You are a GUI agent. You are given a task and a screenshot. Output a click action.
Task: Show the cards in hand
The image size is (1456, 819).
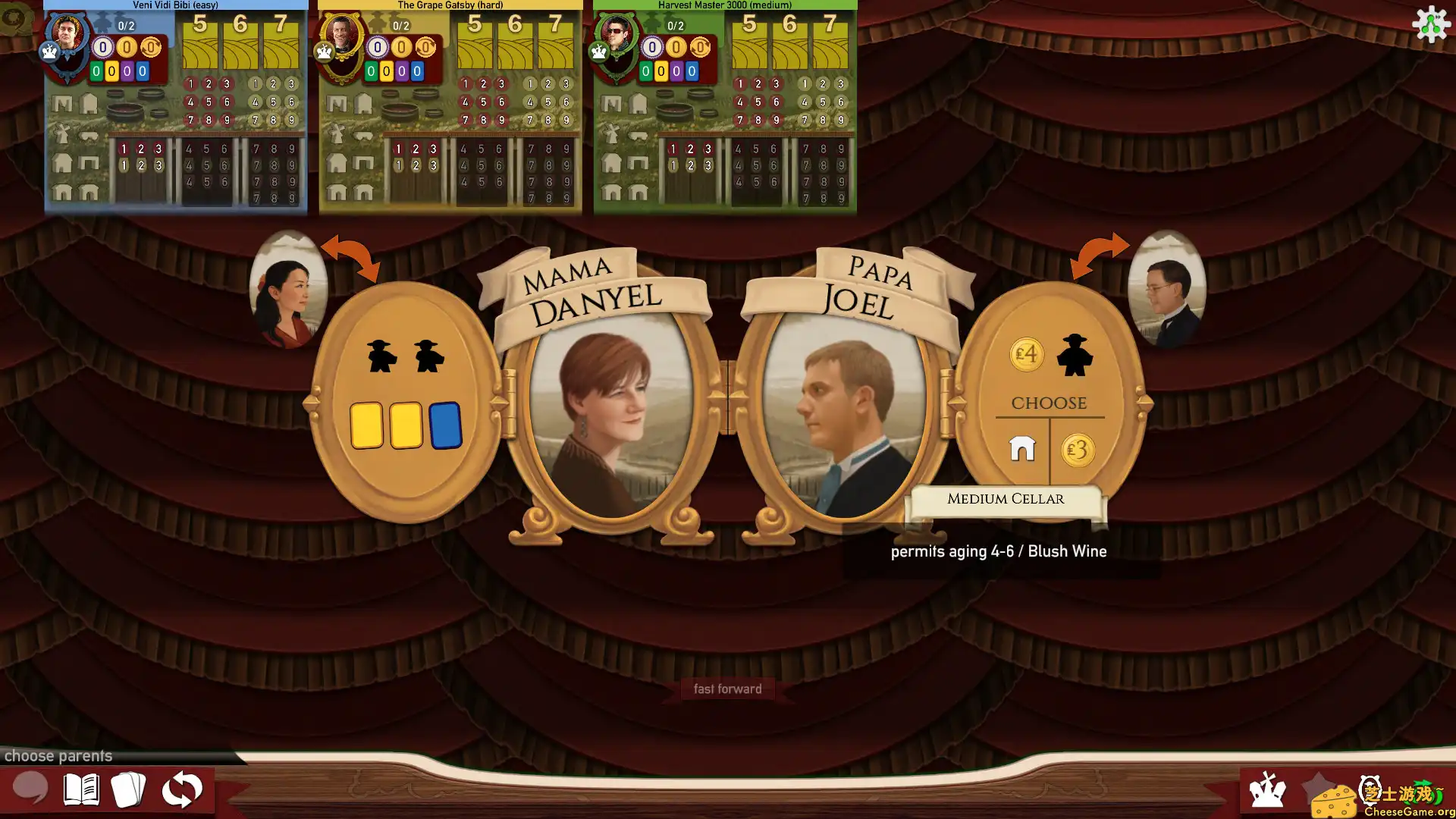(x=128, y=789)
